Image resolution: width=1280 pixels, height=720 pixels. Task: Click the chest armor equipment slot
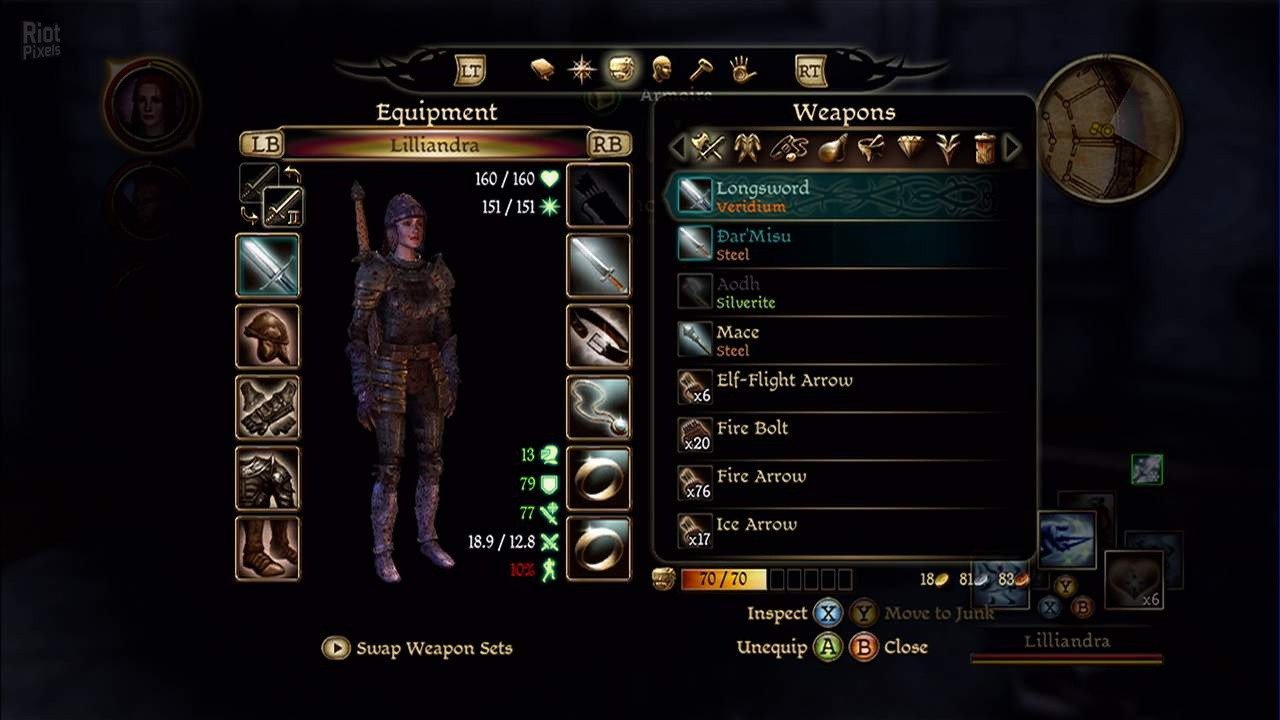click(267, 478)
